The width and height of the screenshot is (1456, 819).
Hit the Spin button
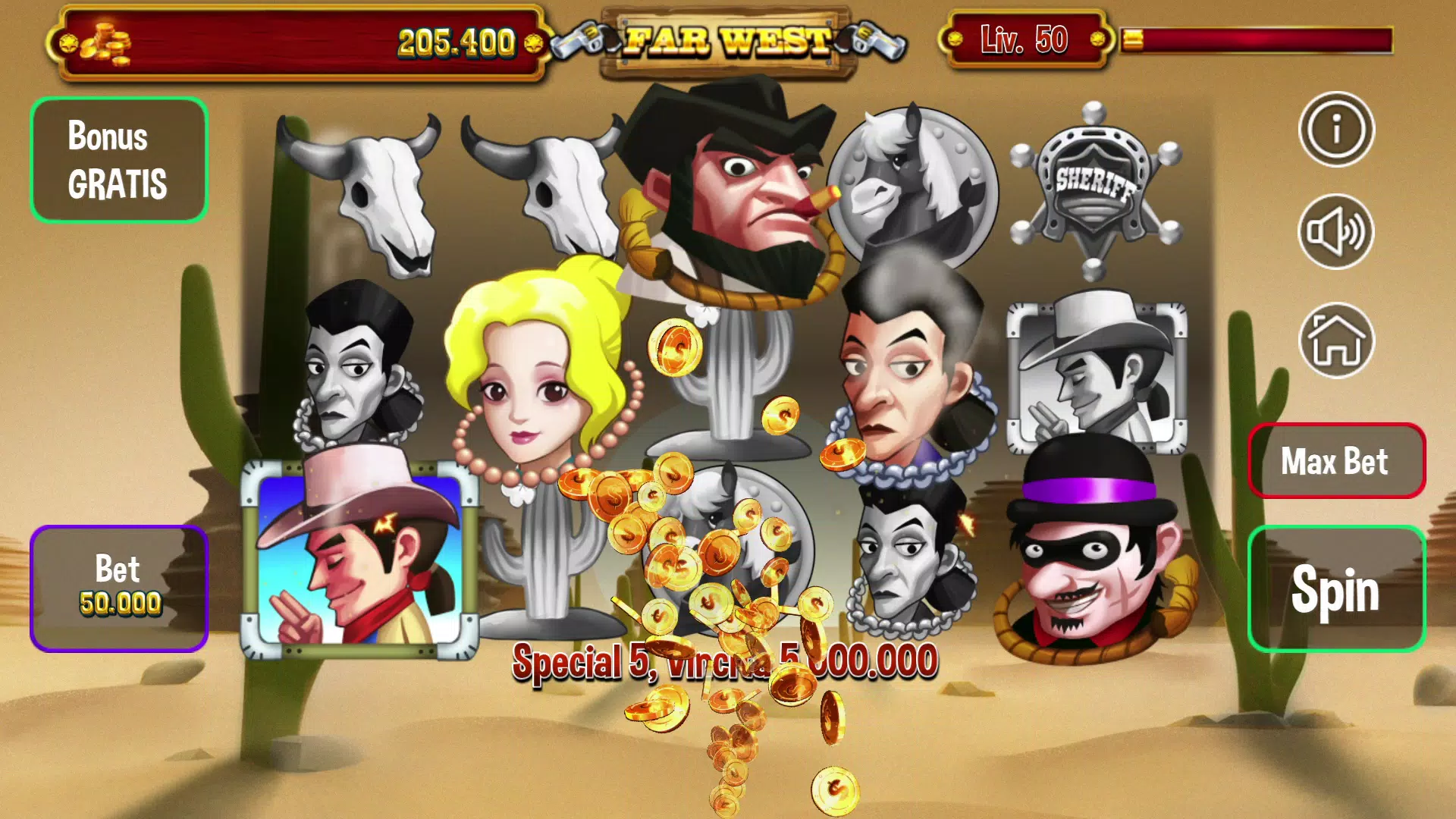[1336, 588]
